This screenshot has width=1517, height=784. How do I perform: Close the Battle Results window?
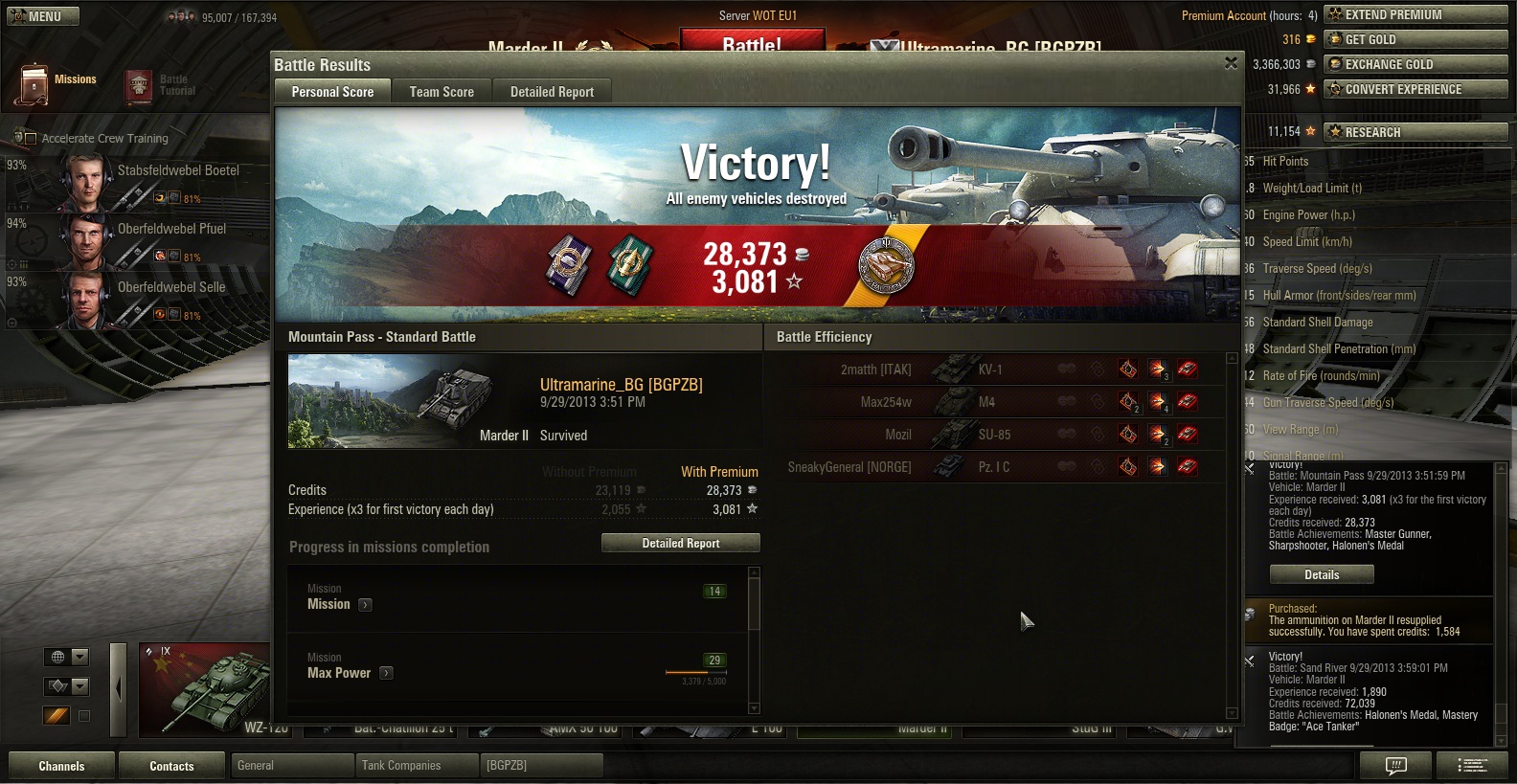point(1231,63)
